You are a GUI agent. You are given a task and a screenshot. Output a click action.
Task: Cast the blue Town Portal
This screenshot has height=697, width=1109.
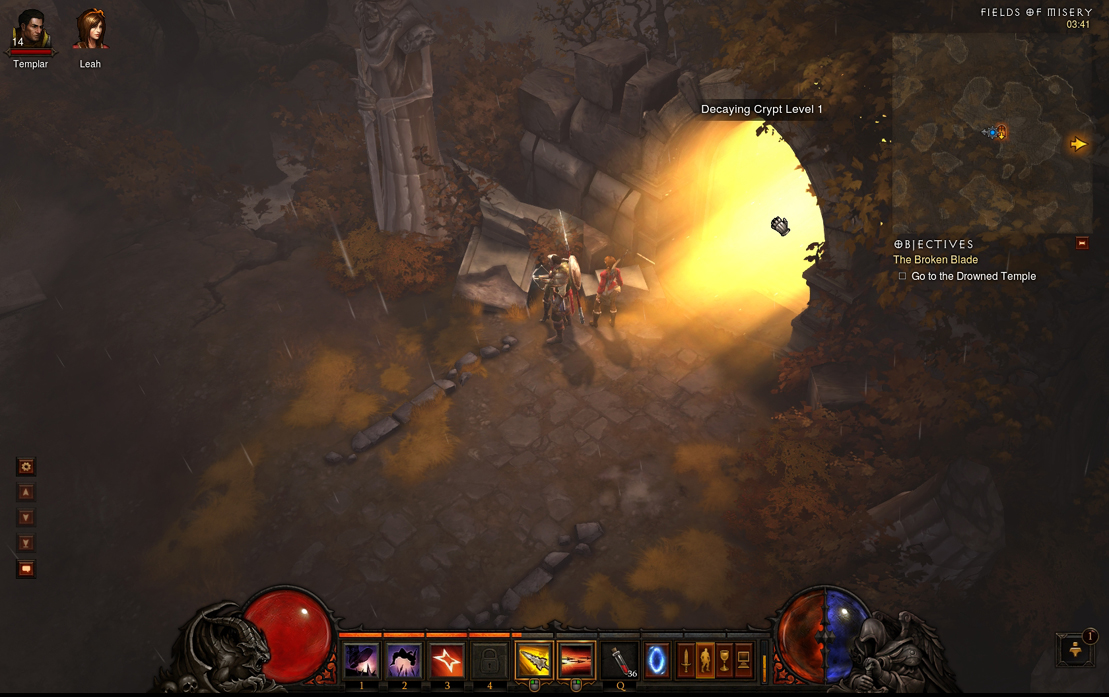click(656, 661)
